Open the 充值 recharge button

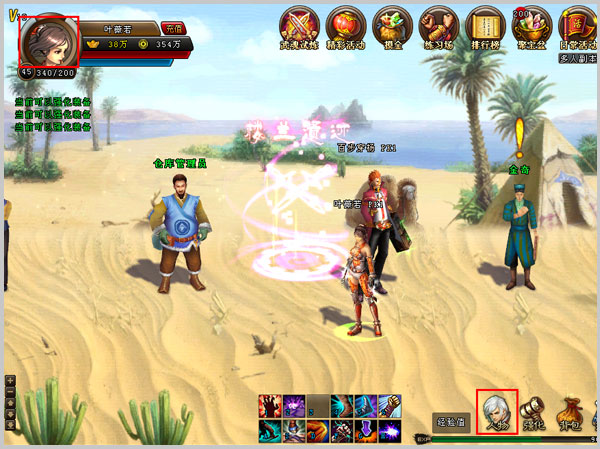(173, 29)
